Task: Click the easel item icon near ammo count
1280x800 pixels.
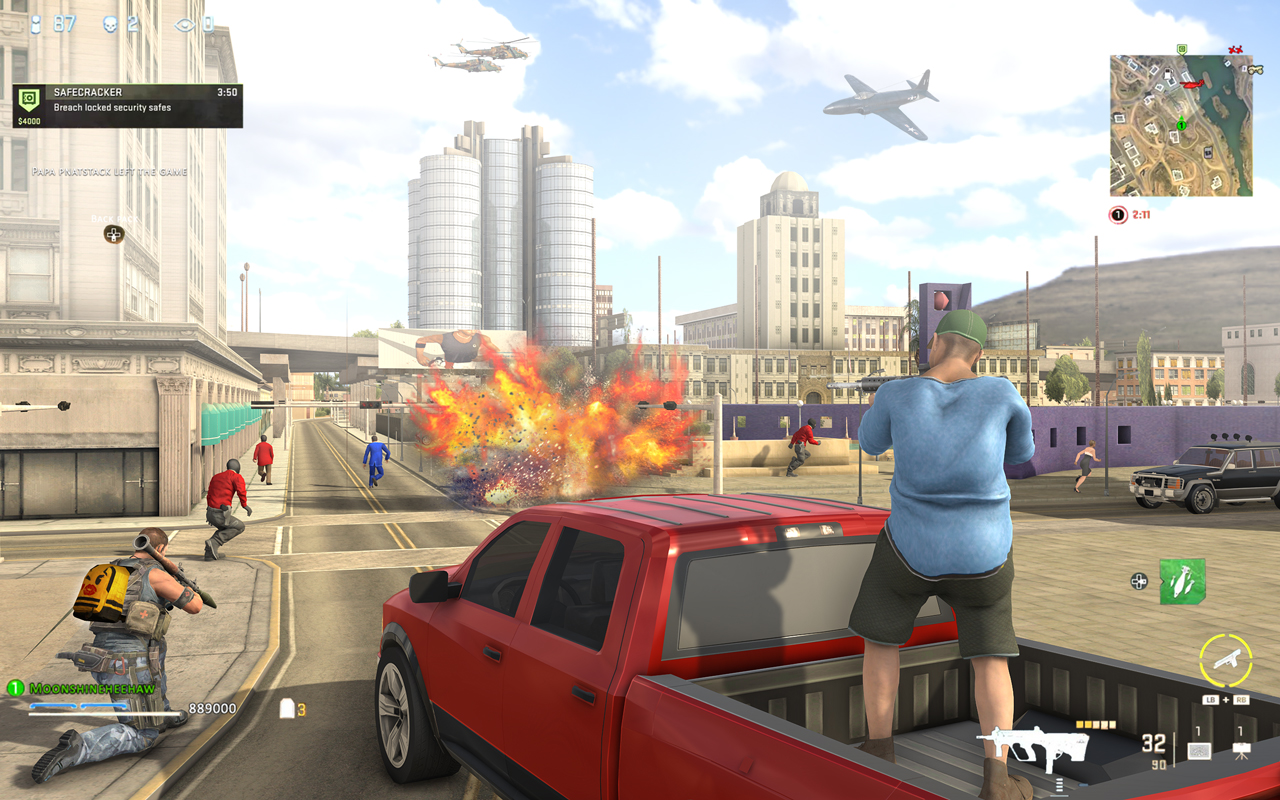Action: [1241, 750]
